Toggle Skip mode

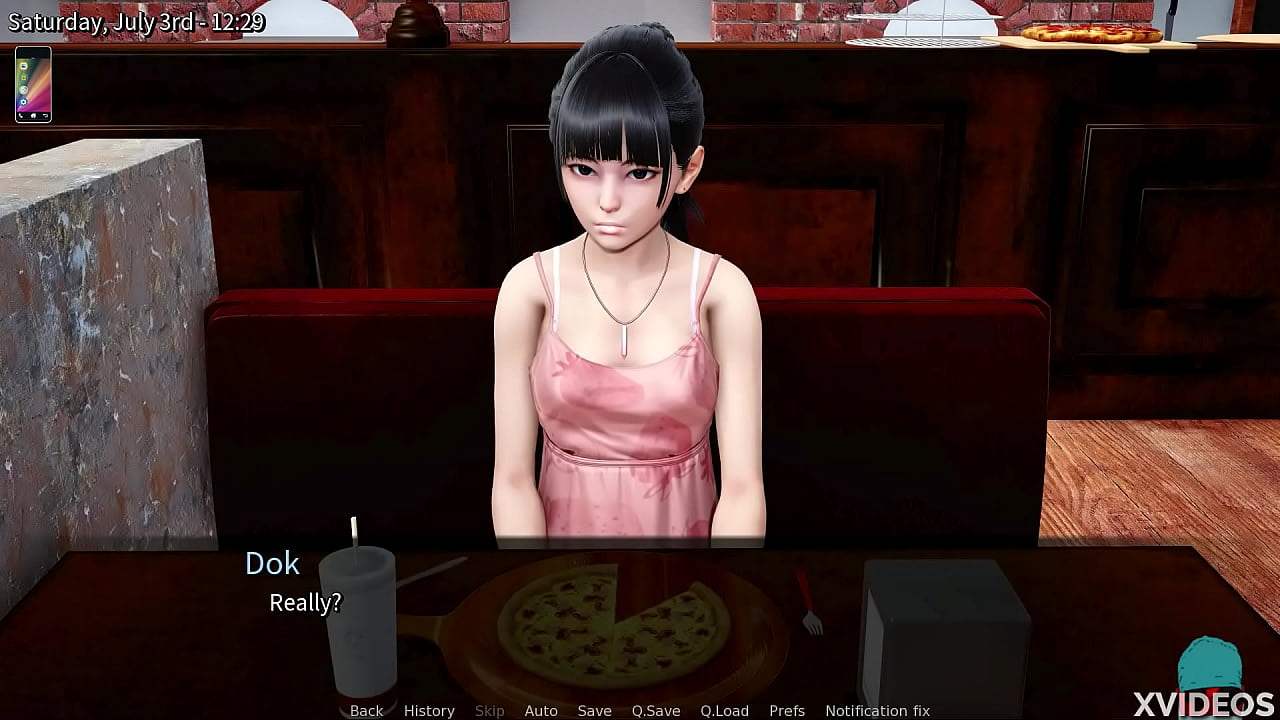[x=490, y=710]
